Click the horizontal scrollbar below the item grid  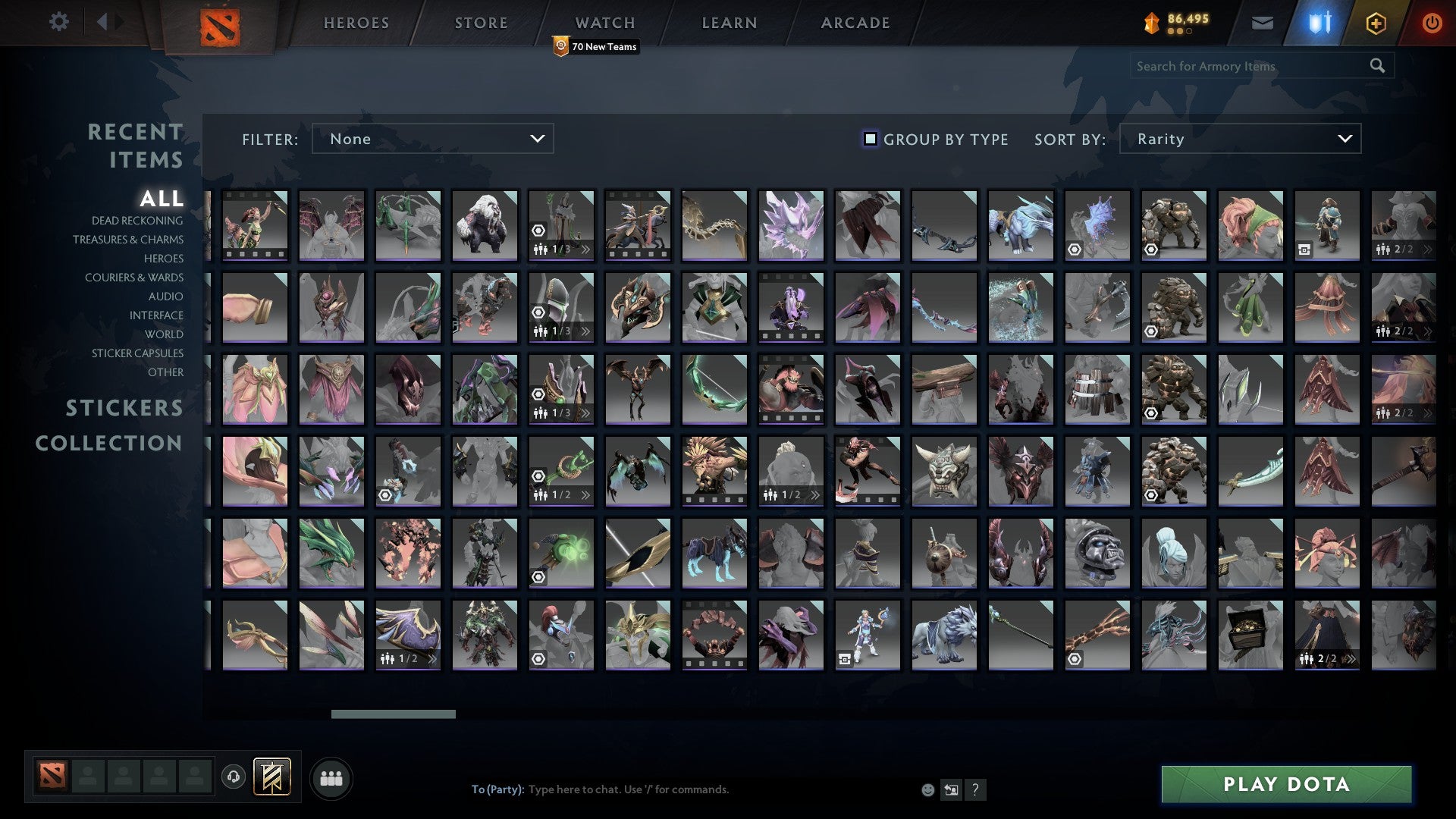pos(393,714)
